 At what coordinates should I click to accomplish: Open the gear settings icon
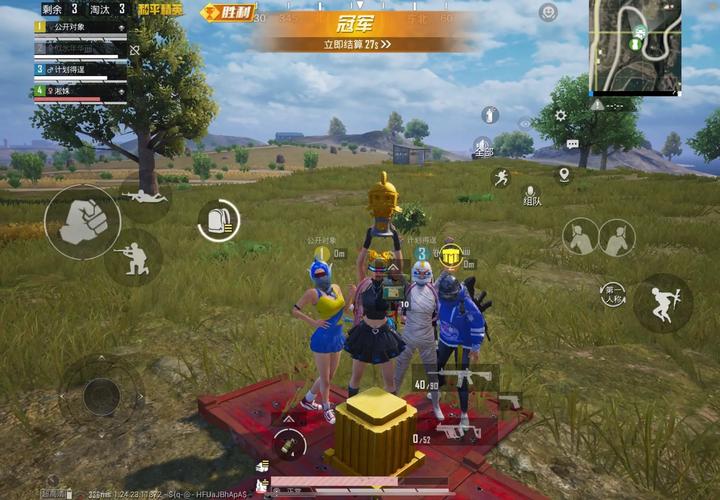coord(560,116)
